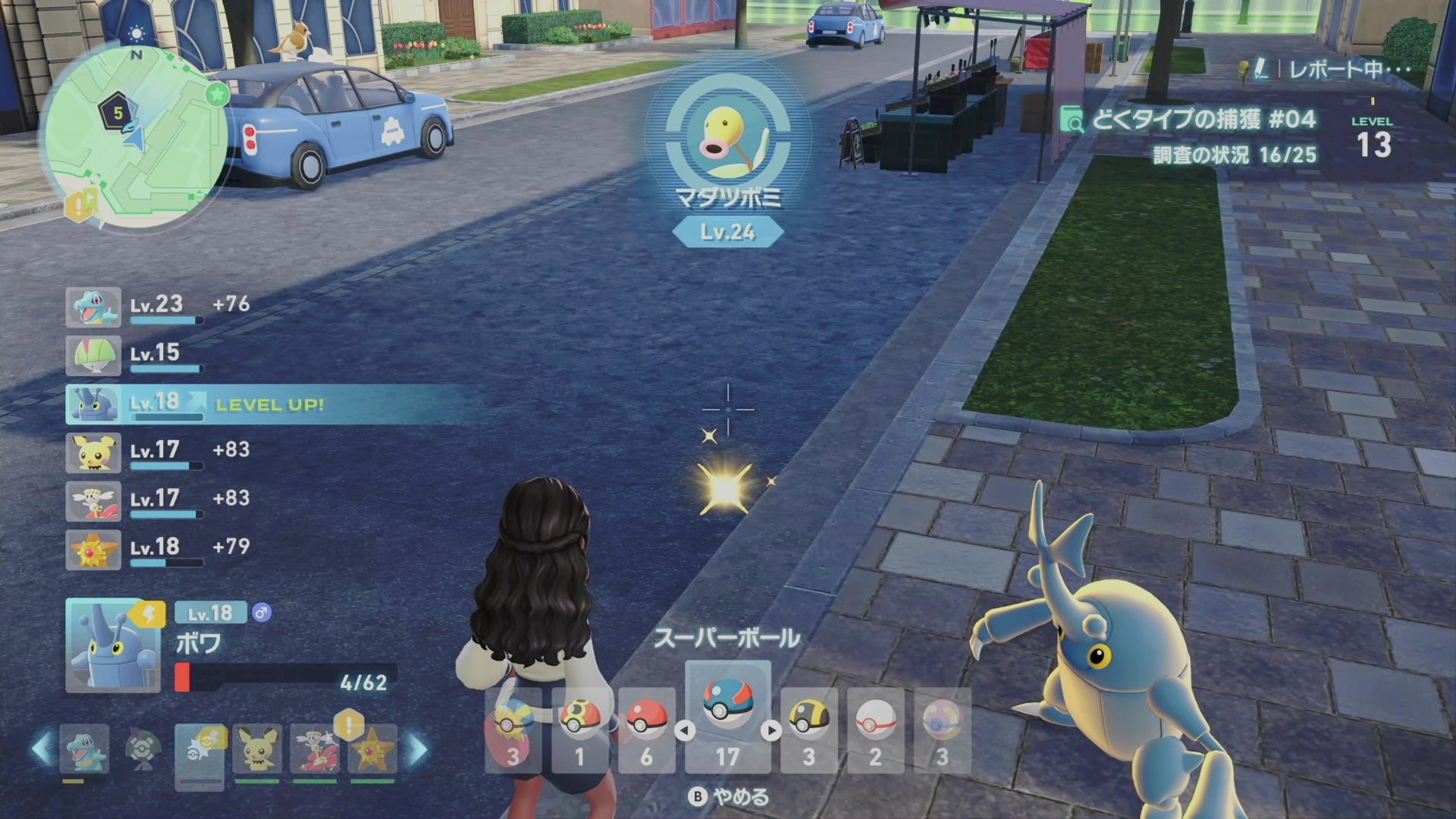
Task: Switch to Pichu in party bar
Action: click(x=257, y=749)
